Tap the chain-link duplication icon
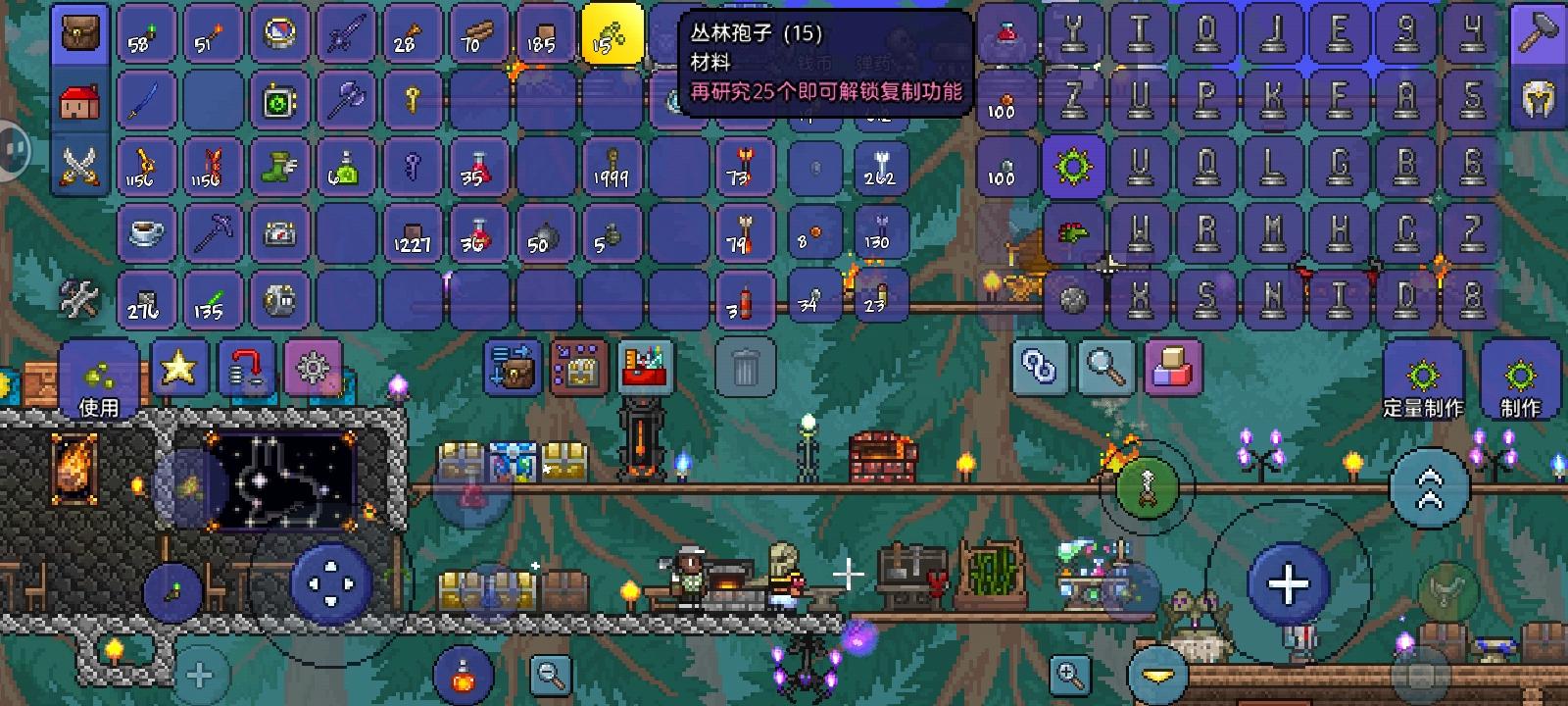Image resolution: width=1568 pixels, height=706 pixels. 1042,368
